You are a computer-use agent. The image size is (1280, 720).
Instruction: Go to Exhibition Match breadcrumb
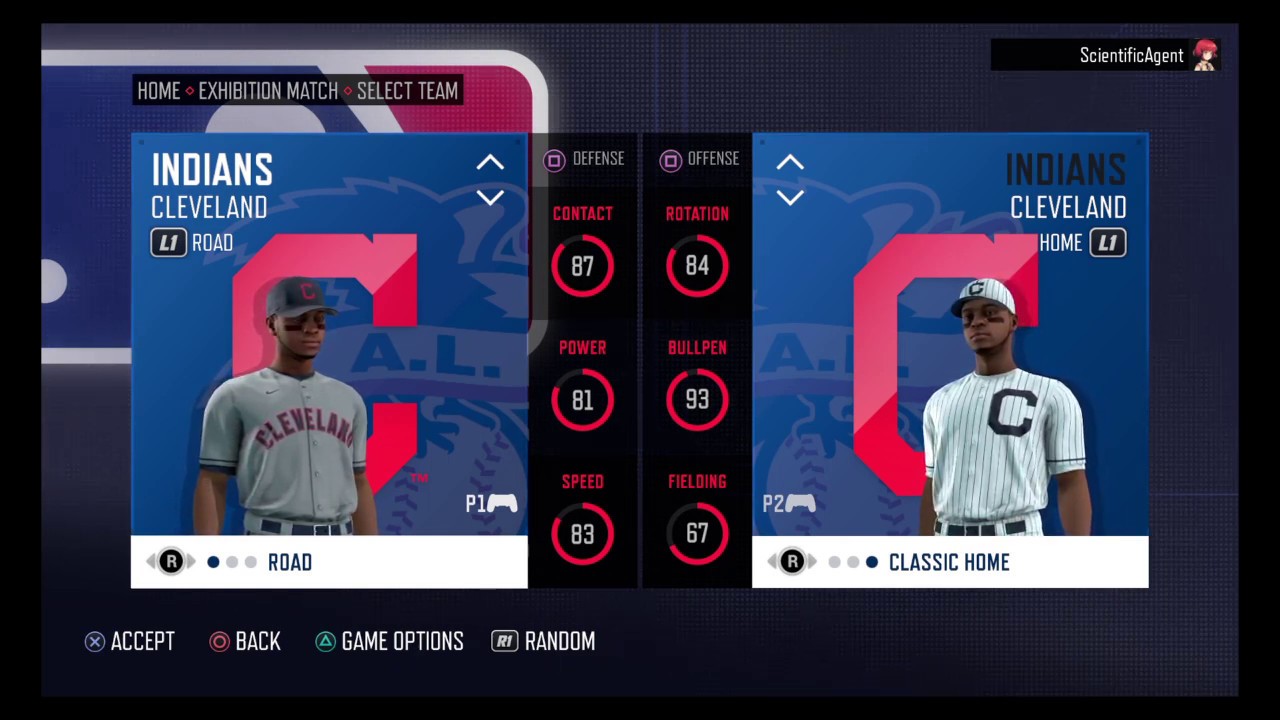268,91
